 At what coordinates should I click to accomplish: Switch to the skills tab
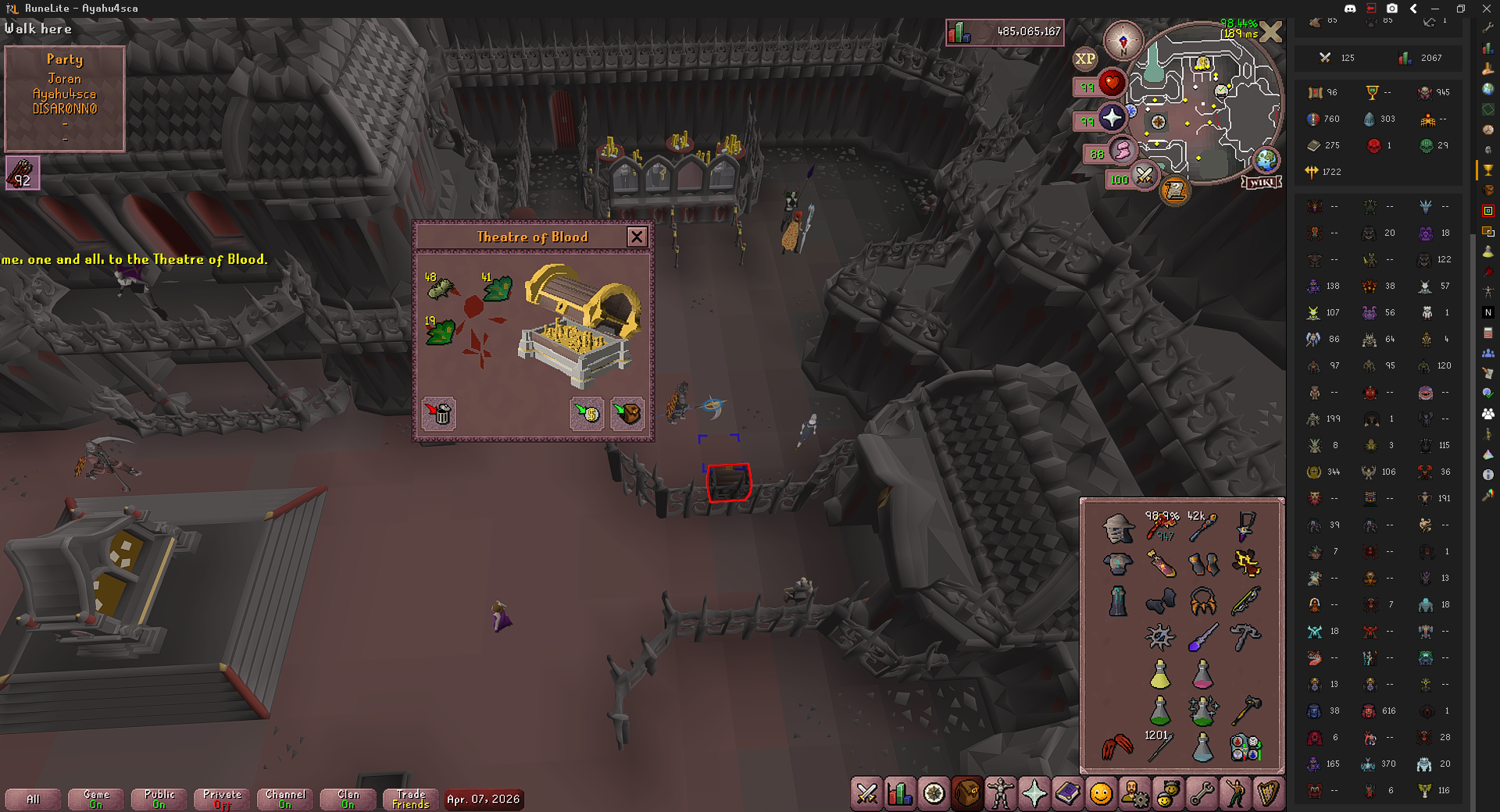pos(900,794)
